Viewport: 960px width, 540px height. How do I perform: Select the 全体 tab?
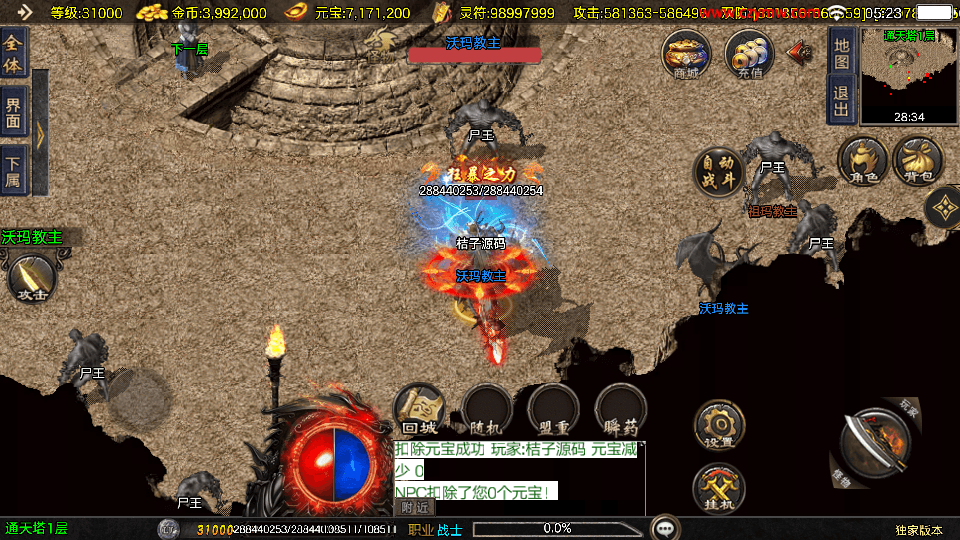click(x=14, y=53)
